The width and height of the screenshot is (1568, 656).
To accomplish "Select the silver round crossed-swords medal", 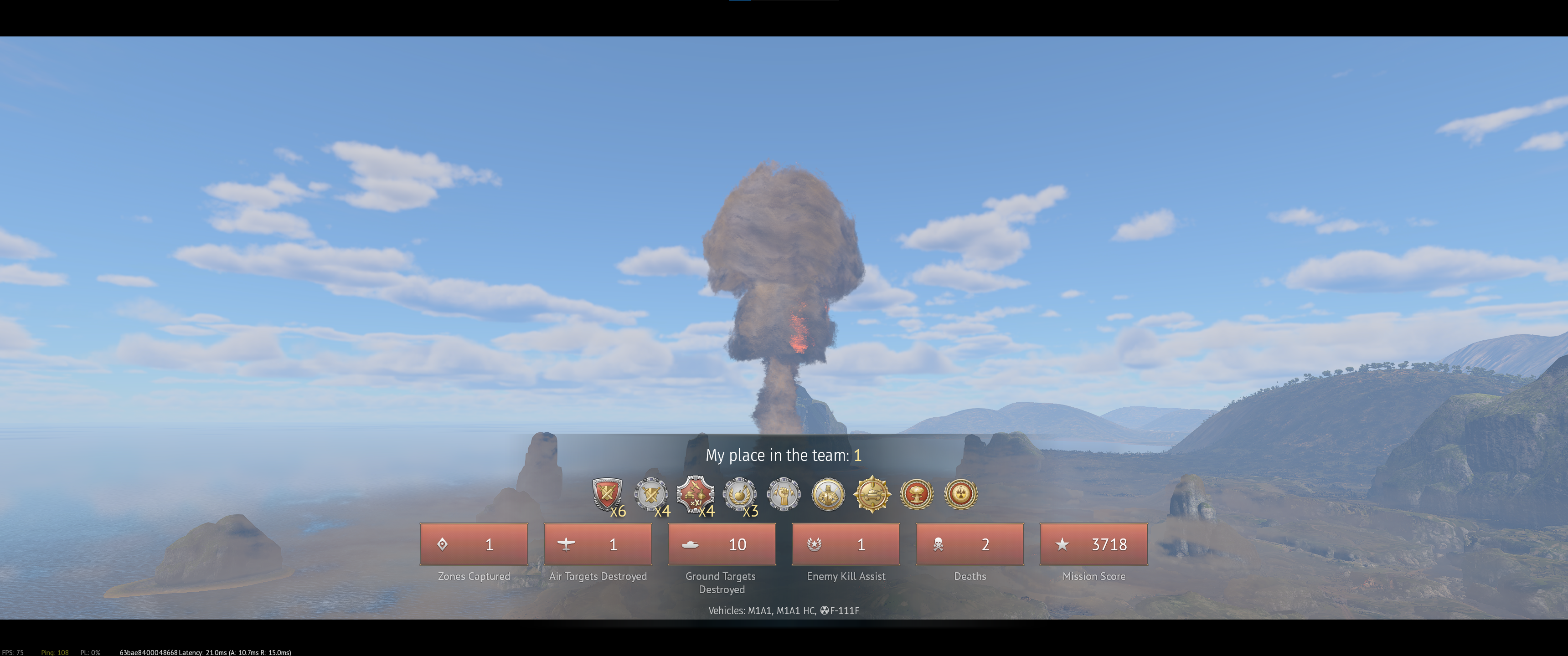I will point(651,493).
